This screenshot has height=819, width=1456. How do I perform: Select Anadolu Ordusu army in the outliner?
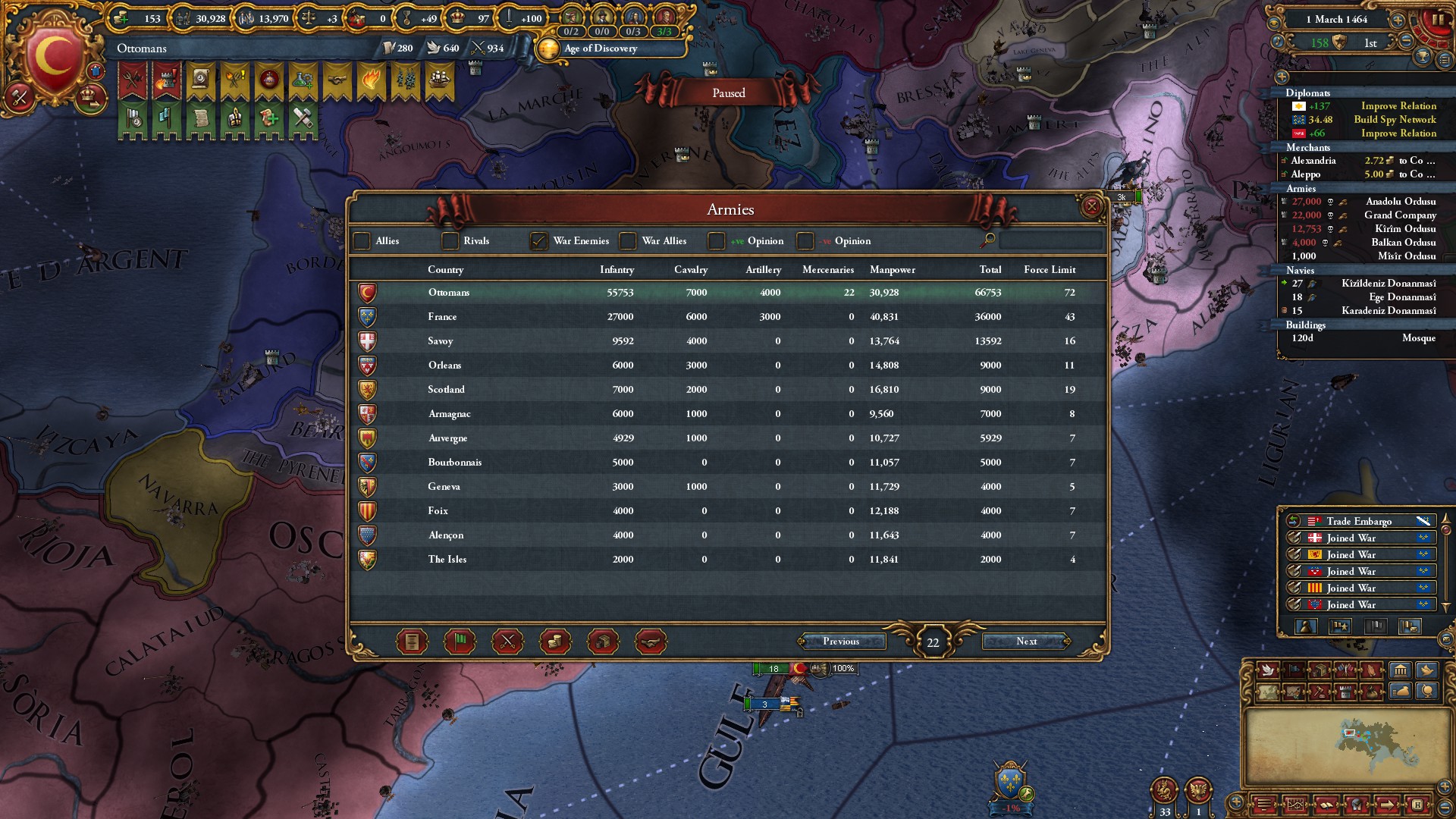(x=1400, y=202)
